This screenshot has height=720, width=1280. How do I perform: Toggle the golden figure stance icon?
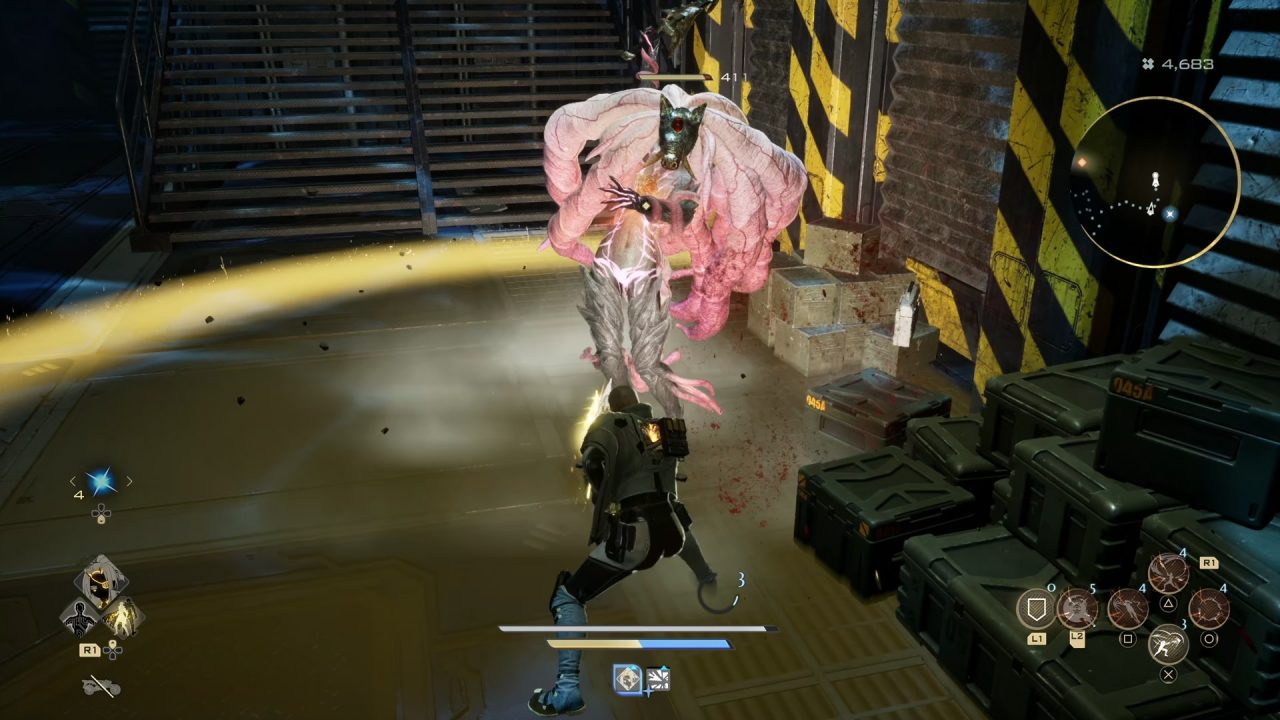tap(122, 618)
